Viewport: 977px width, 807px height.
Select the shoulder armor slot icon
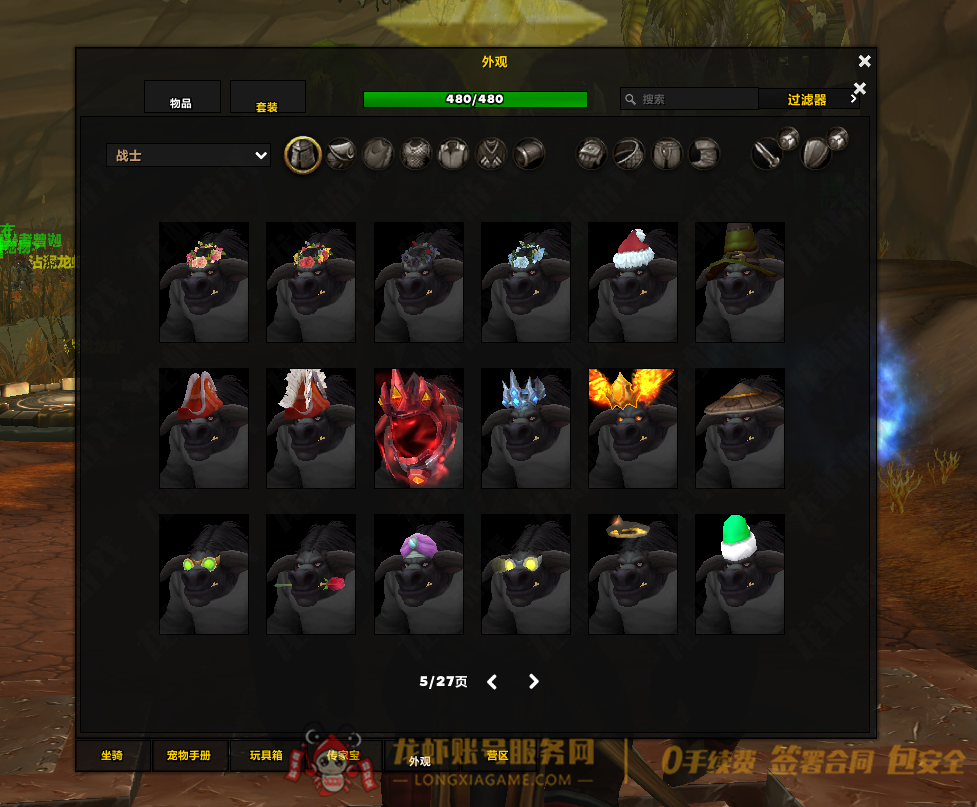(x=341, y=155)
